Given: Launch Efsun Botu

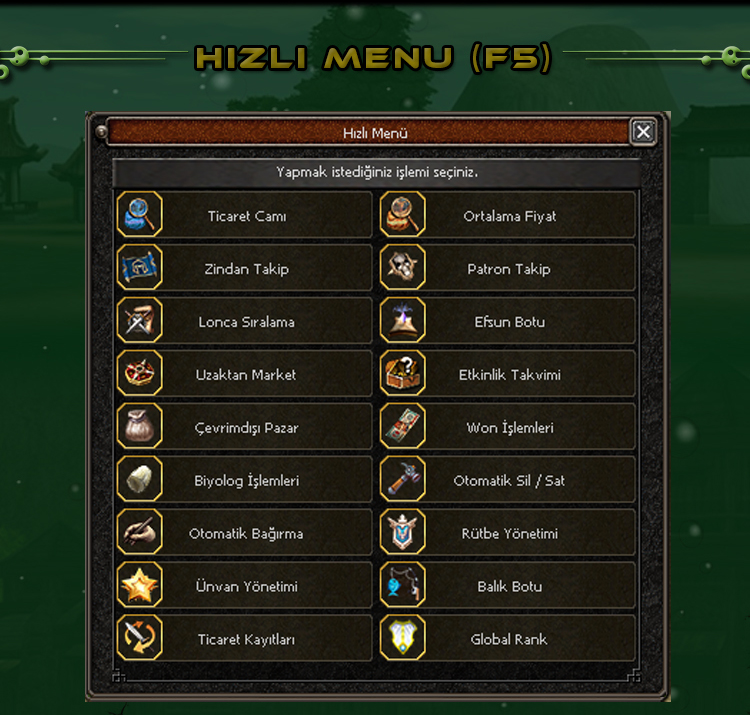Looking at the screenshot, I should (509, 322).
